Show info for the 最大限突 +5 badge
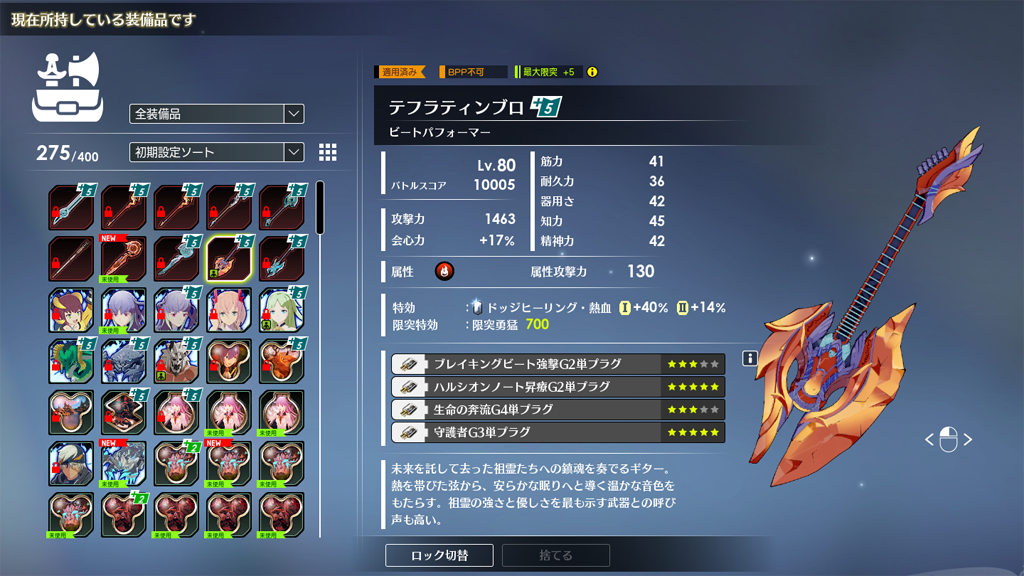1024x576 pixels. point(592,72)
